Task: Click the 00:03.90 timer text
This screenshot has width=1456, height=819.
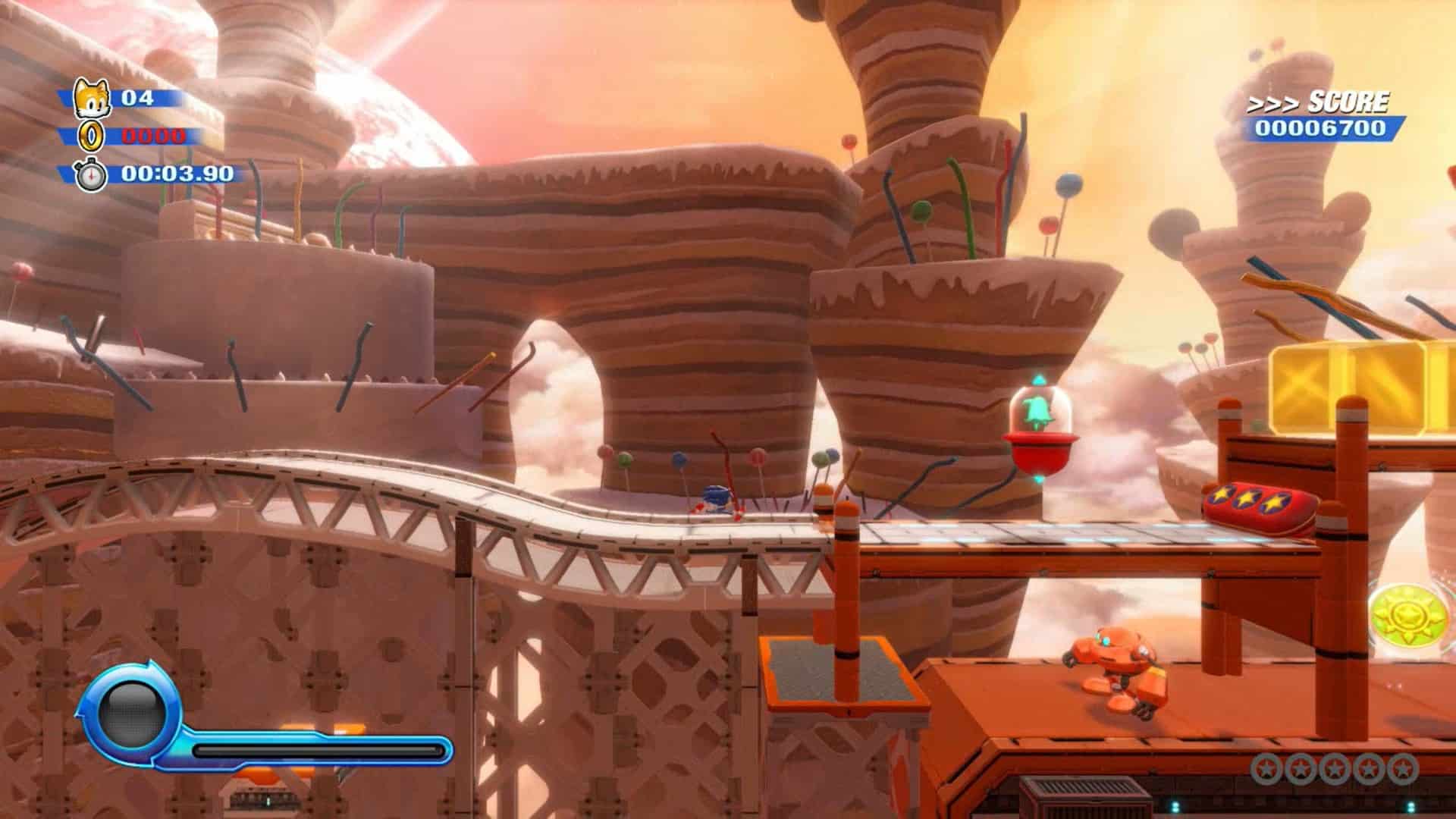Action: (177, 173)
